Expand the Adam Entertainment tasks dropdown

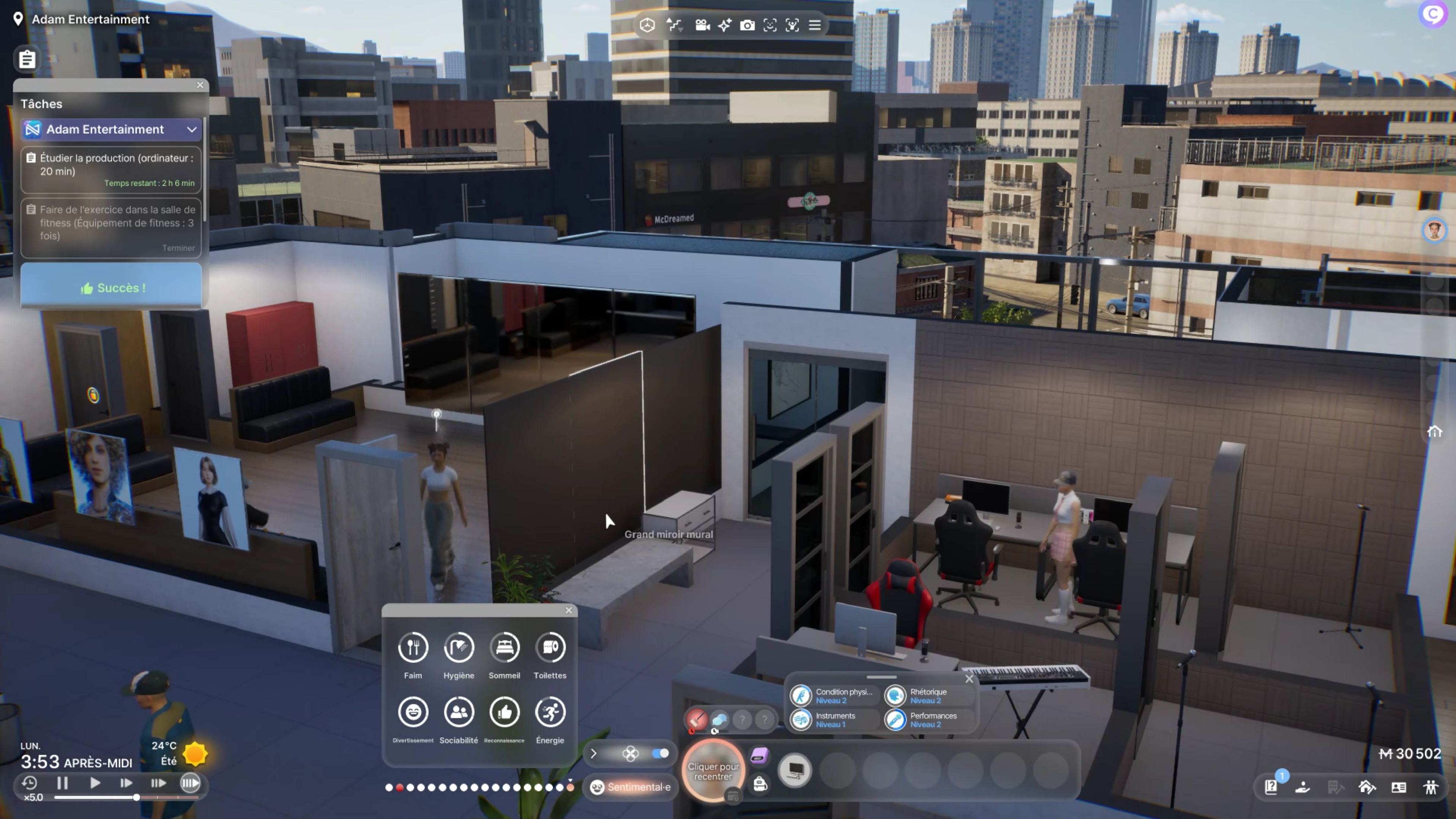(x=192, y=129)
